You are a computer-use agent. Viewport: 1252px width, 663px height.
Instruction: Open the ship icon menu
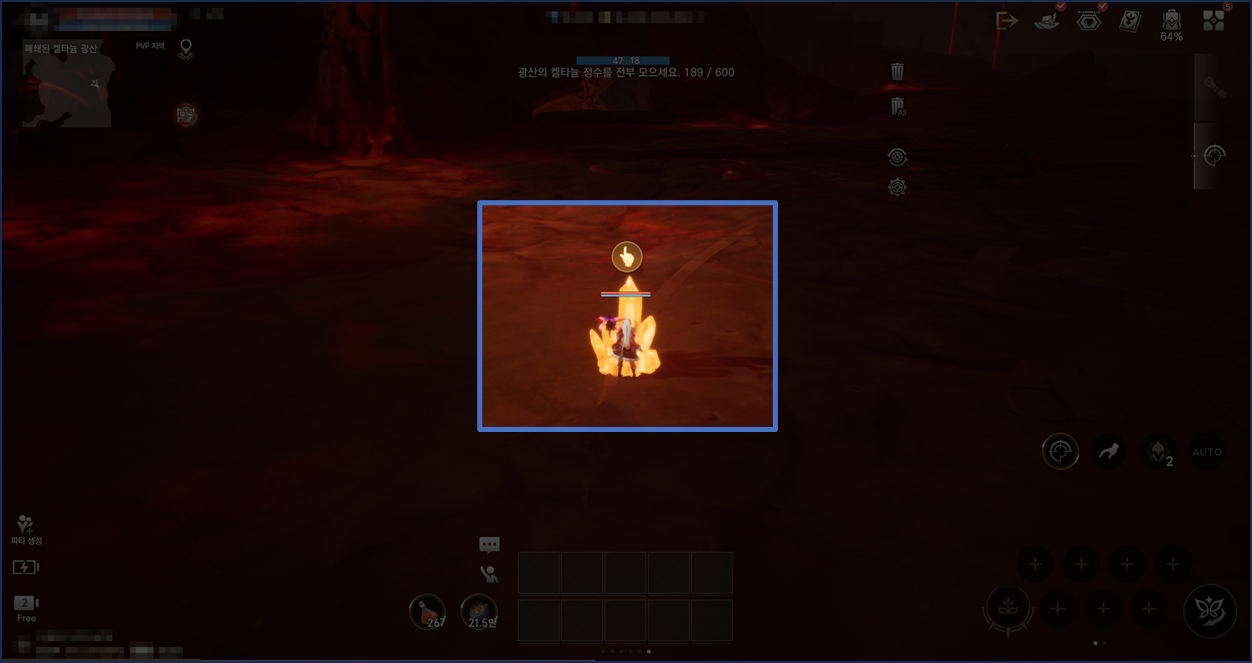tap(1047, 21)
